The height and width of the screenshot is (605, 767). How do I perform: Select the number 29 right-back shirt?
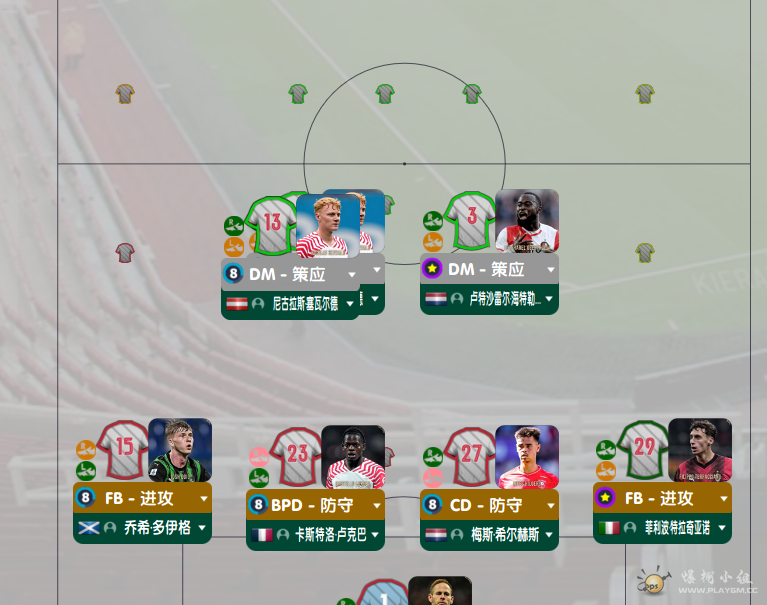click(x=643, y=447)
